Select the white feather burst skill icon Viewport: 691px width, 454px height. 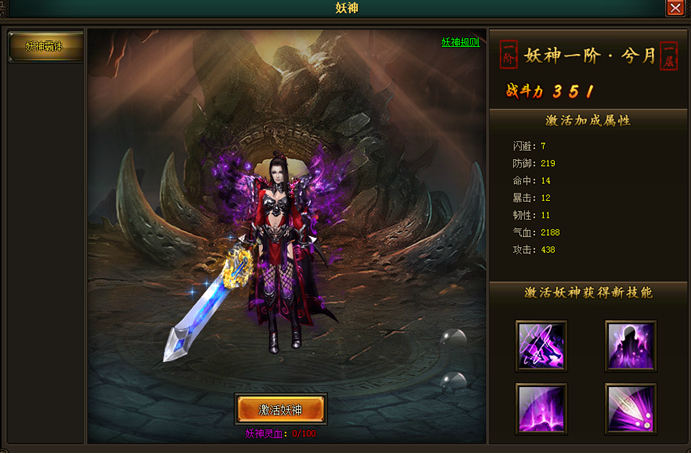pos(631,408)
